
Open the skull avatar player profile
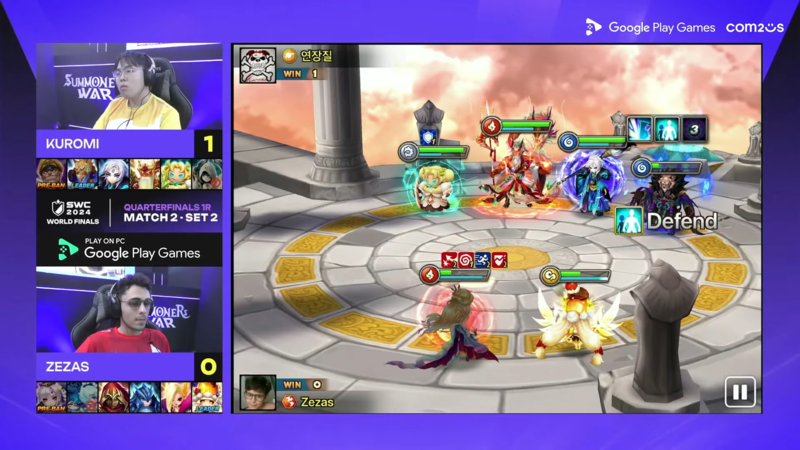257,64
